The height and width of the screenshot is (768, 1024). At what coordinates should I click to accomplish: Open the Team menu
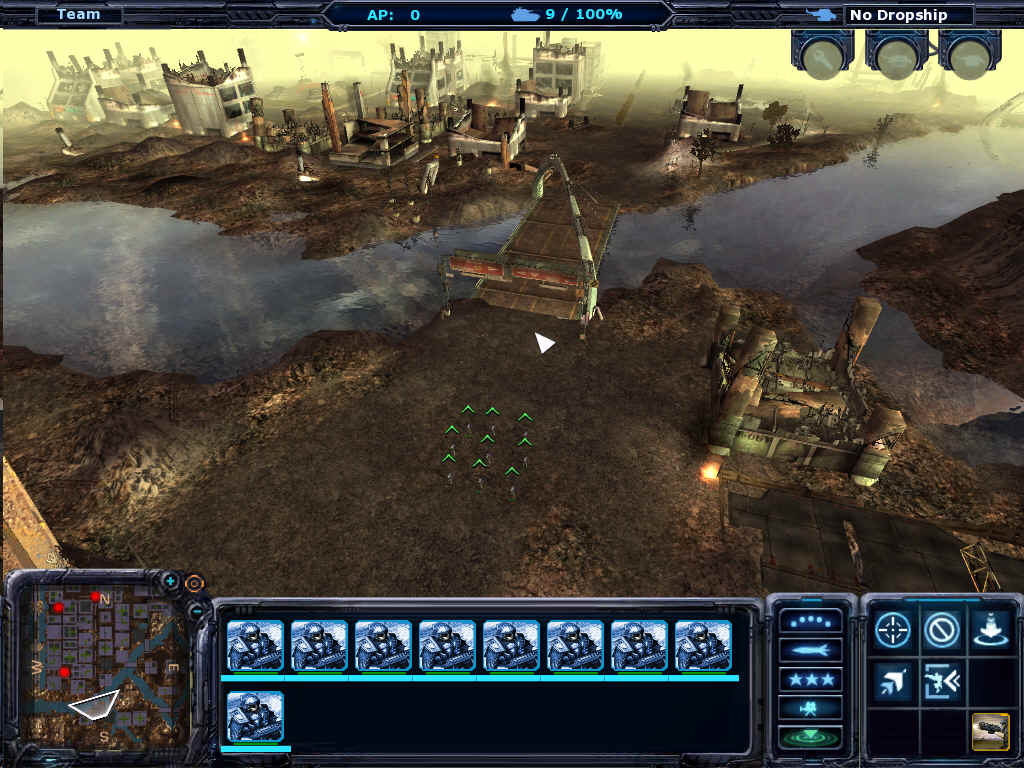tap(78, 14)
